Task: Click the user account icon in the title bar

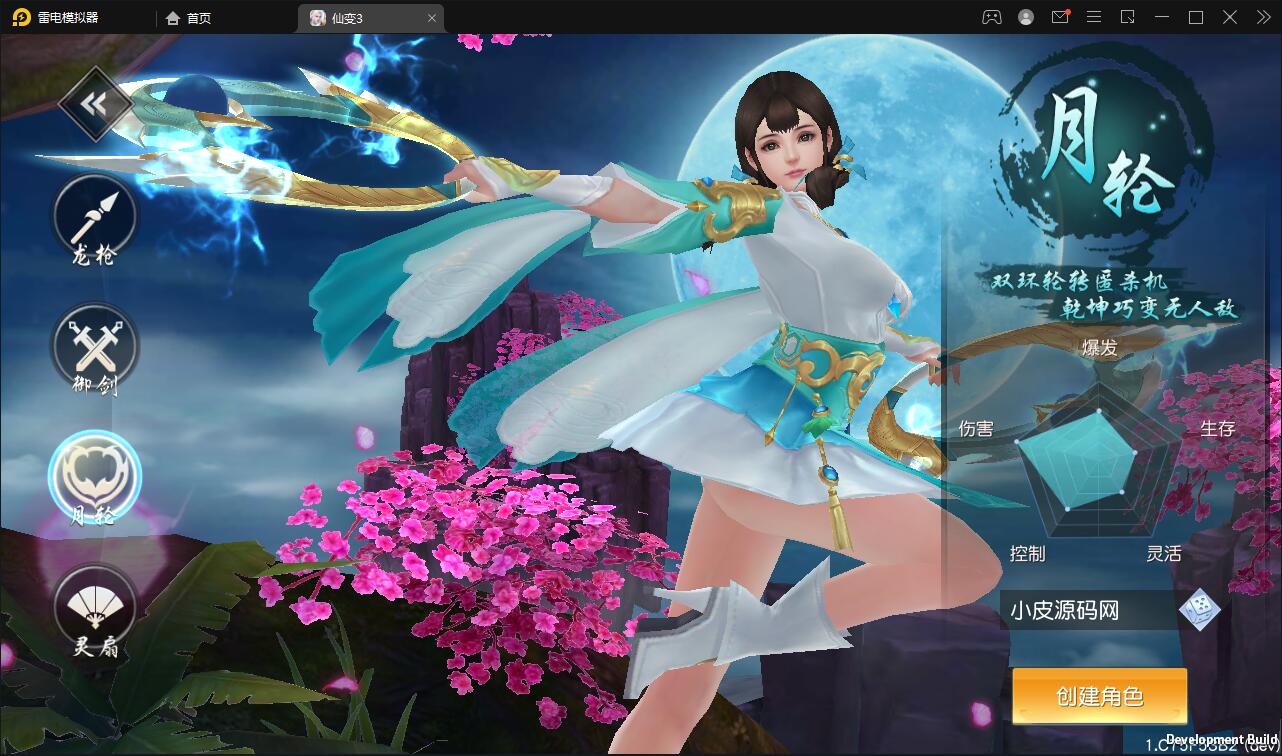Action: point(1026,17)
